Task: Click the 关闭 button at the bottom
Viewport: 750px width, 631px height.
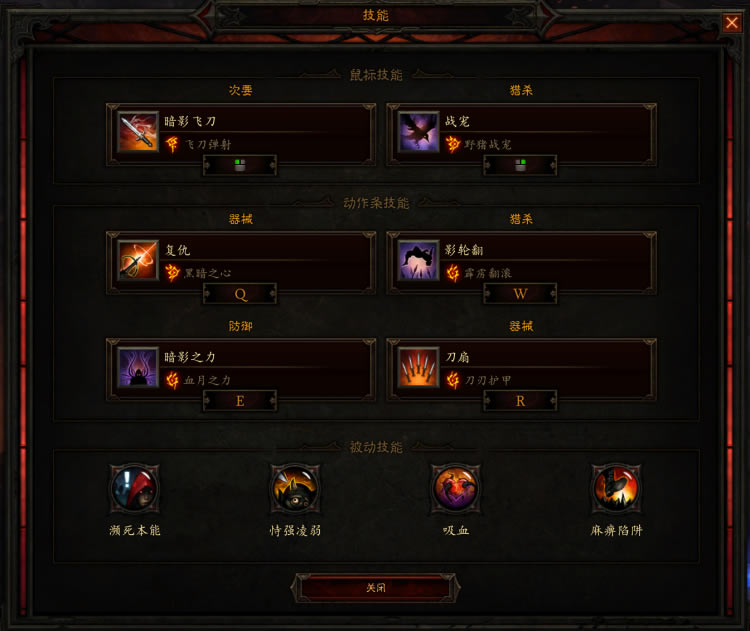Action: (375, 588)
